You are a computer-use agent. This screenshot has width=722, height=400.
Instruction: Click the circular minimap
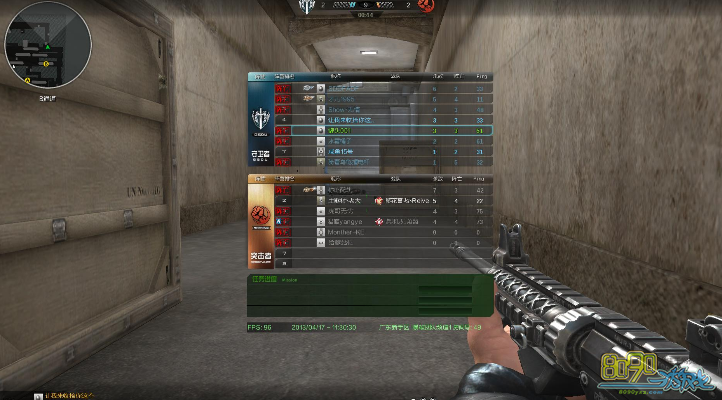[x=47, y=44]
